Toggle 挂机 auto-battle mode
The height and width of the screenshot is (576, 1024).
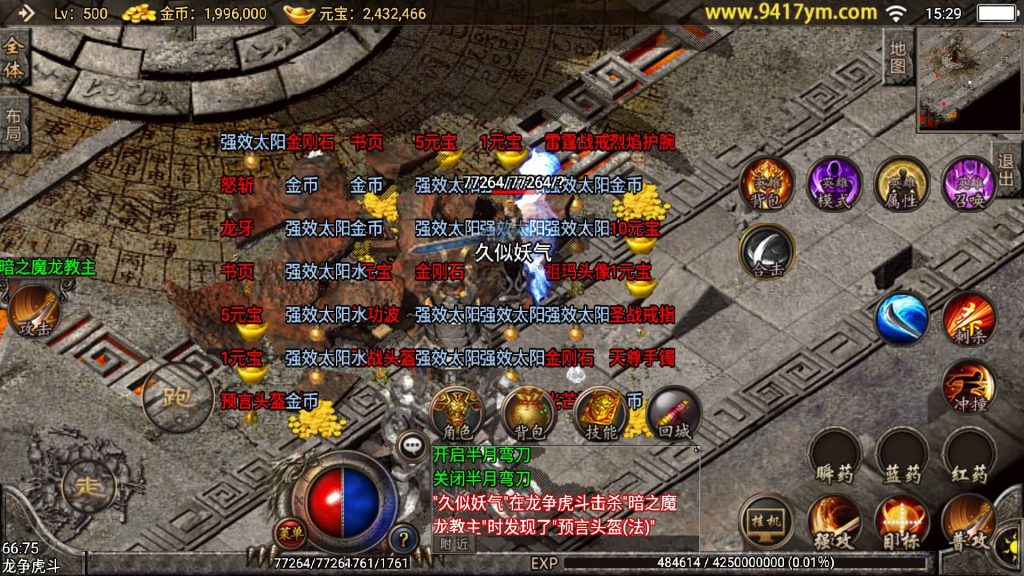(766, 521)
